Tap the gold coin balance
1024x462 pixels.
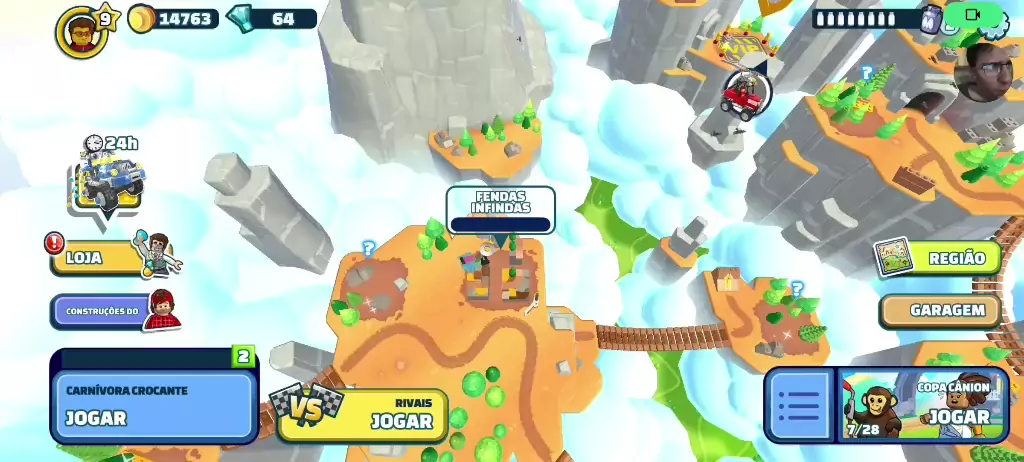coord(173,19)
